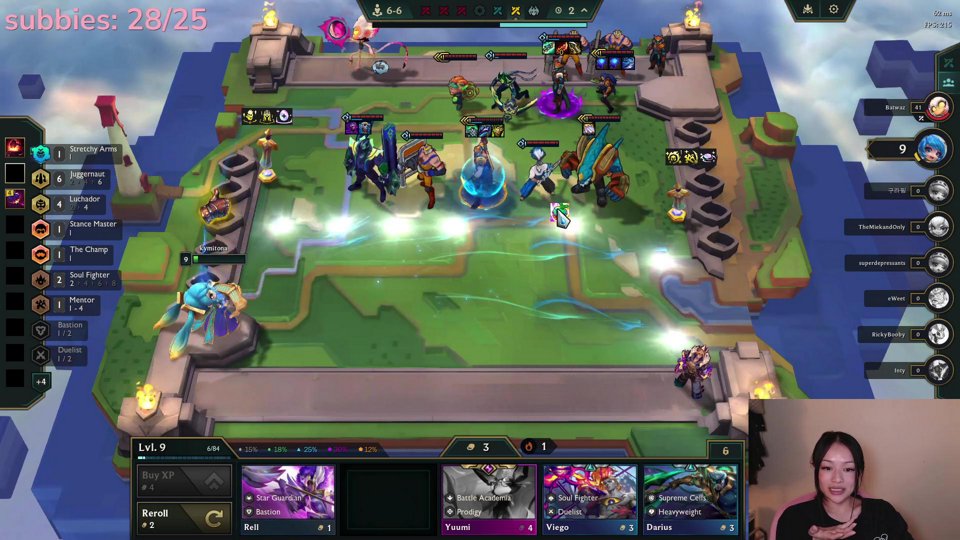Select superdepressants in the player list
Image resolution: width=960 pixels, height=540 pixels.
[938, 263]
